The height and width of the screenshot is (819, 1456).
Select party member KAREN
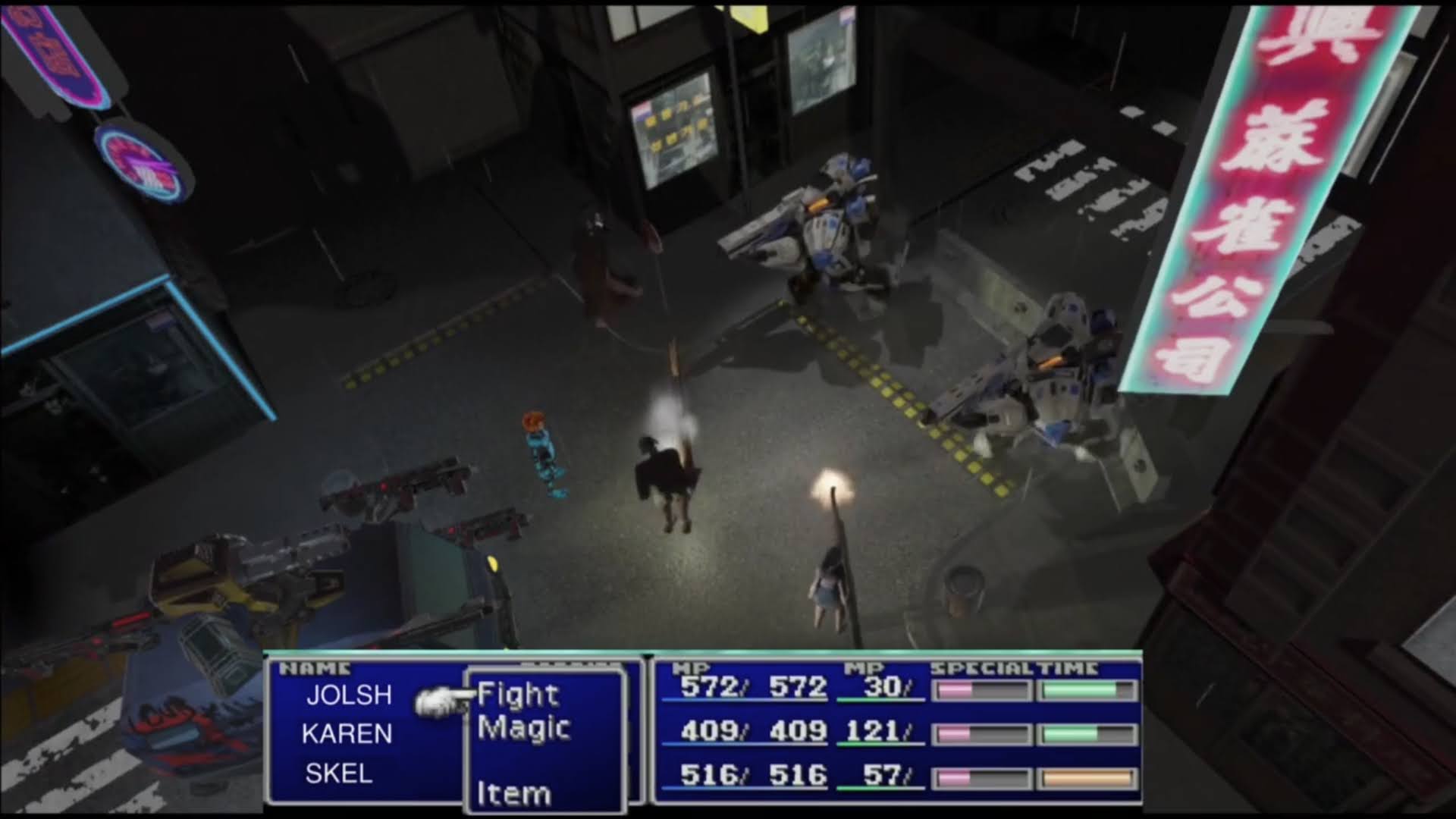347,734
